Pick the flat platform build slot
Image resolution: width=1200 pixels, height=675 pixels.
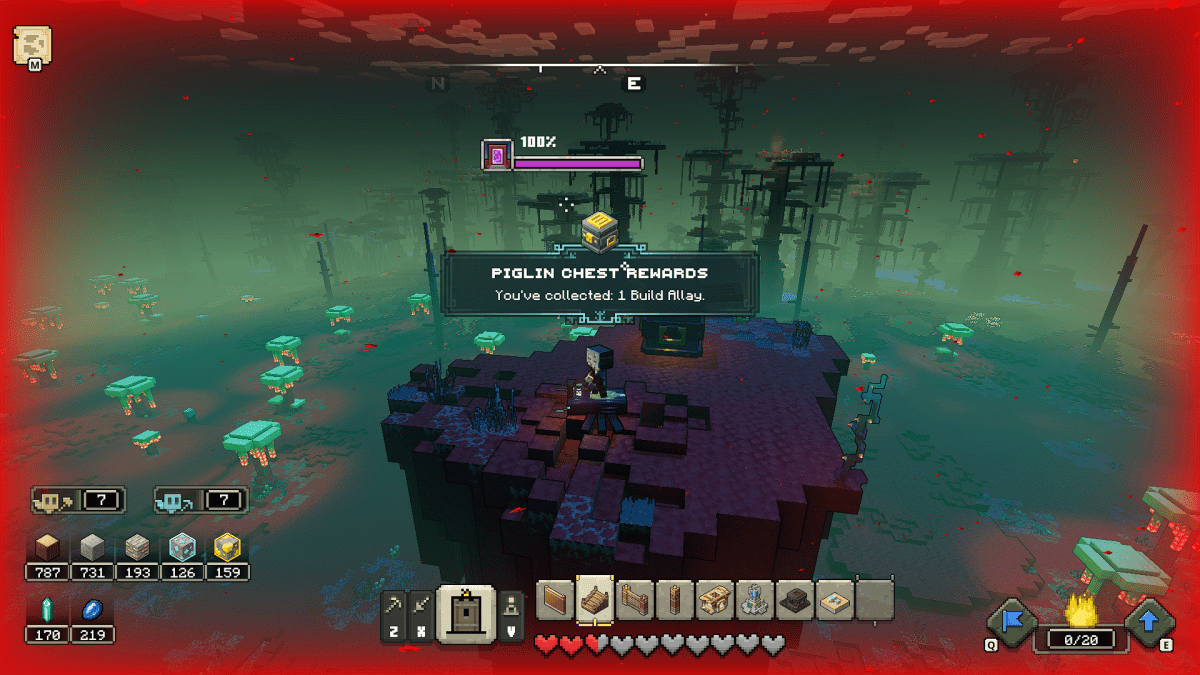tap(835, 600)
